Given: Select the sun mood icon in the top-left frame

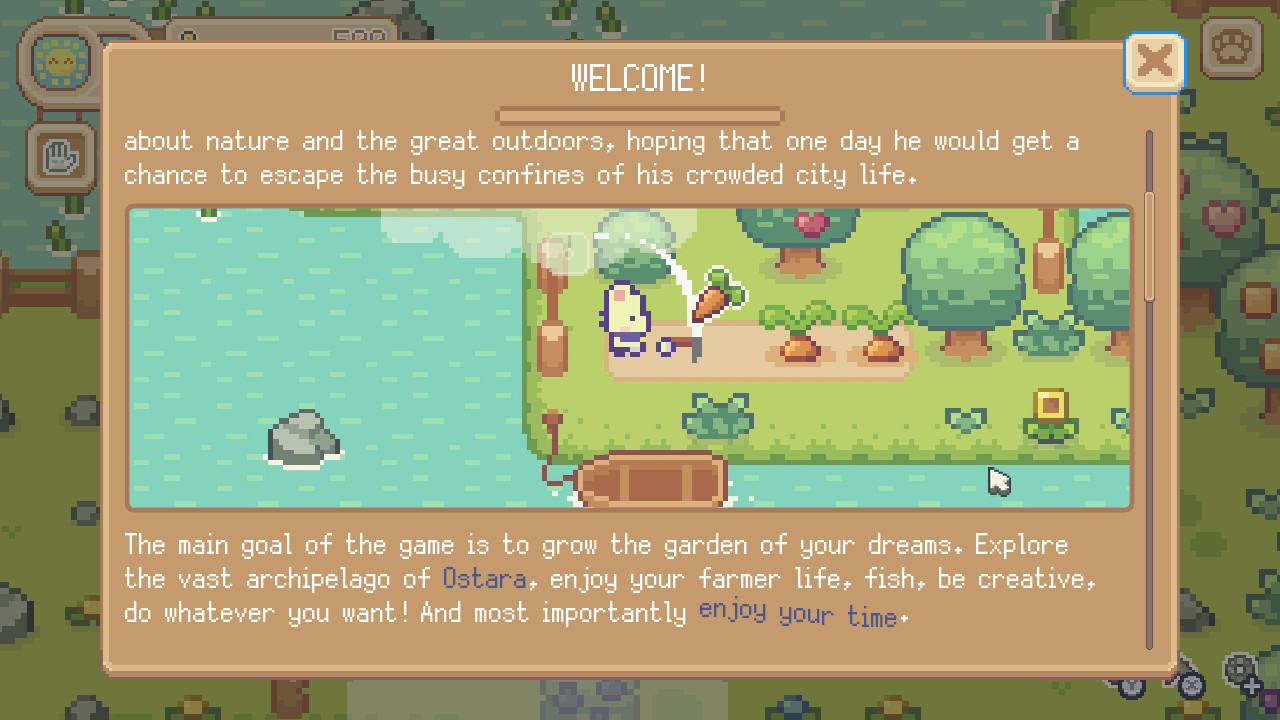Looking at the screenshot, I should coord(60,62).
